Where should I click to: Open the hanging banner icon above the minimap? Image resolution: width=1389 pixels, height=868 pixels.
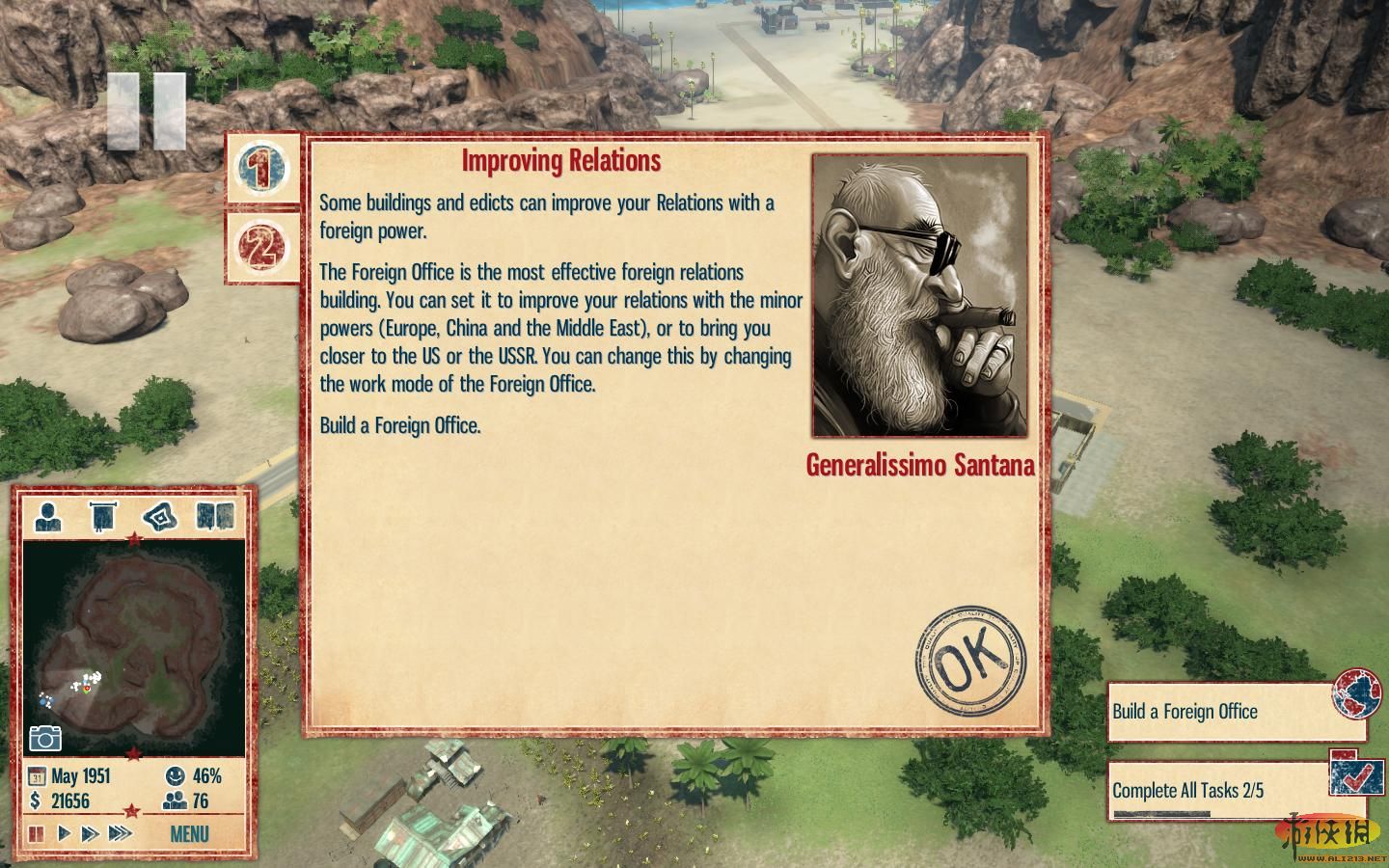pos(102,517)
